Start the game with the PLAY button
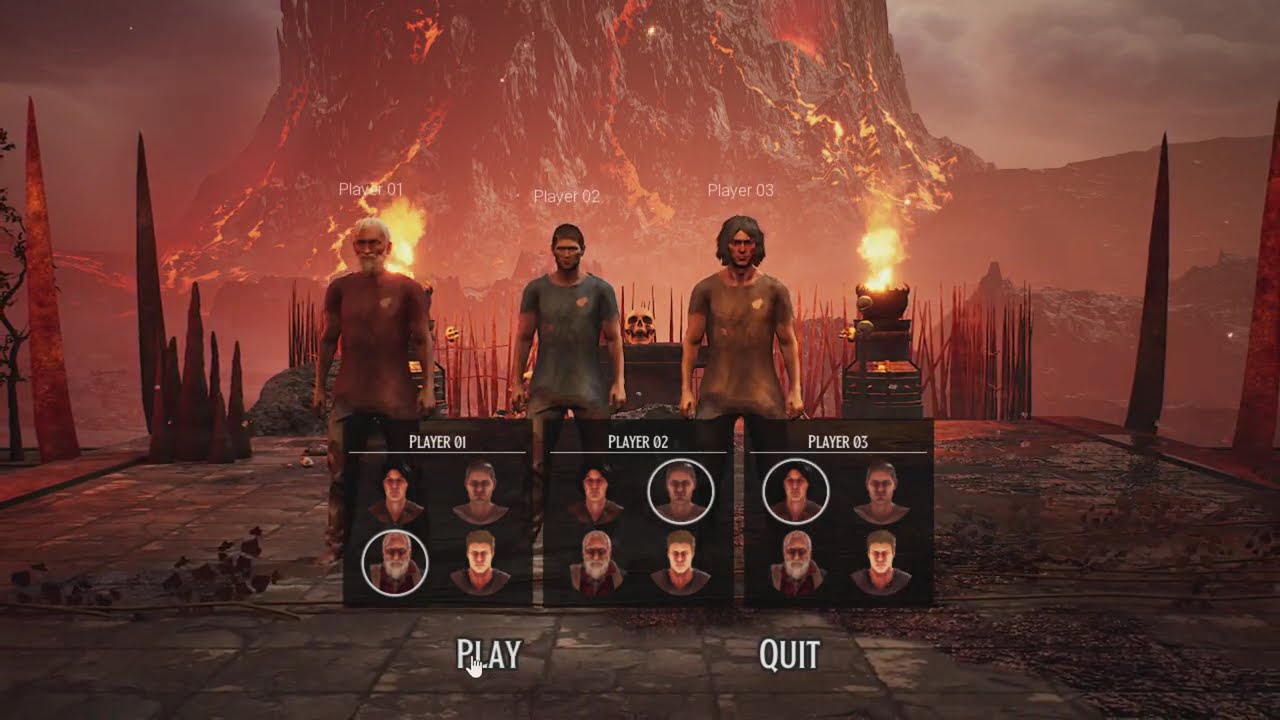The width and height of the screenshot is (1280, 720). [x=489, y=654]
